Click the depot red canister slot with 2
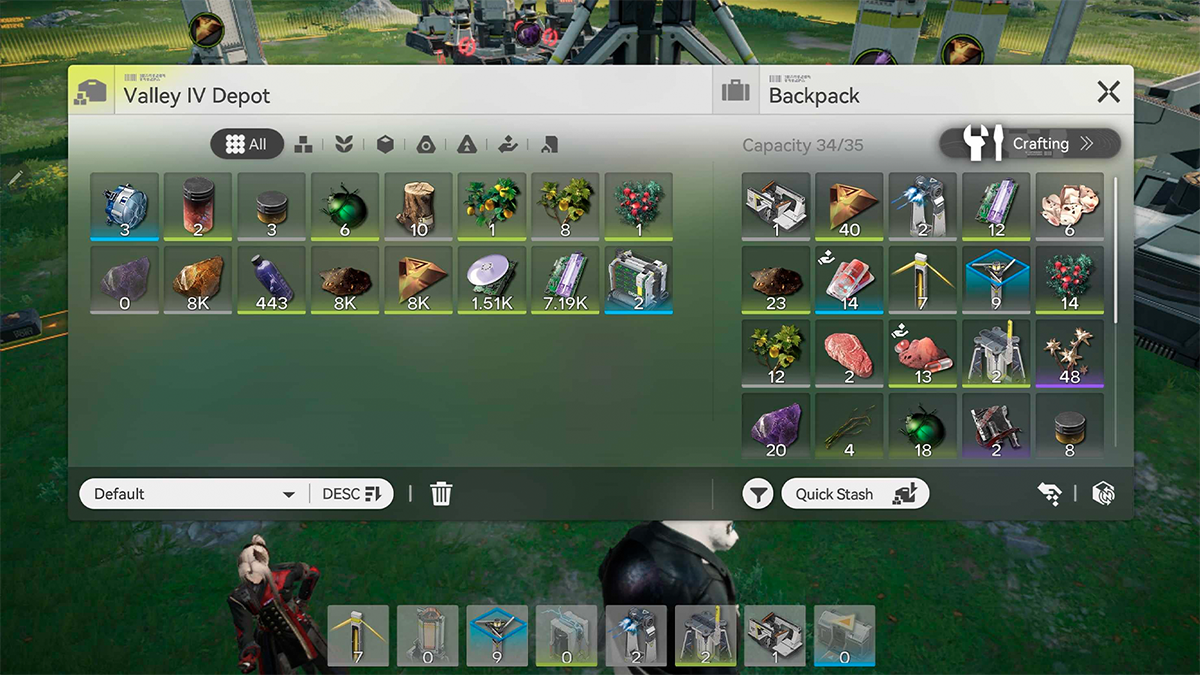 click(198, 206)
